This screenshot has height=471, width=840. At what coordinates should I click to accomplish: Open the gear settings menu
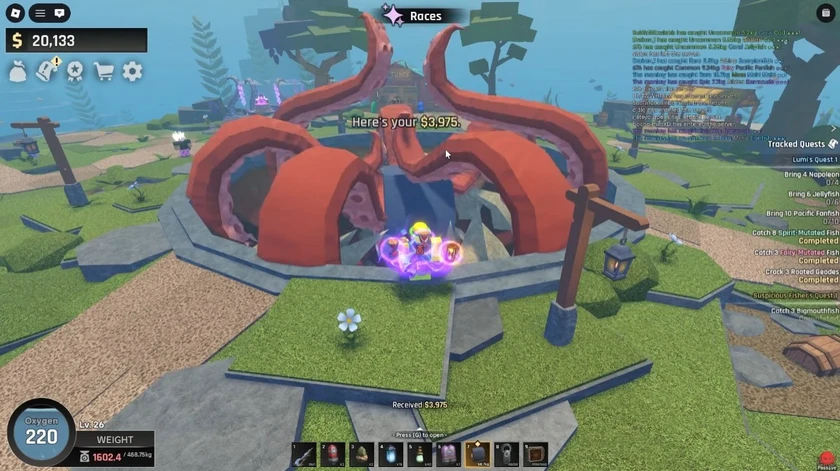[132, 71]
